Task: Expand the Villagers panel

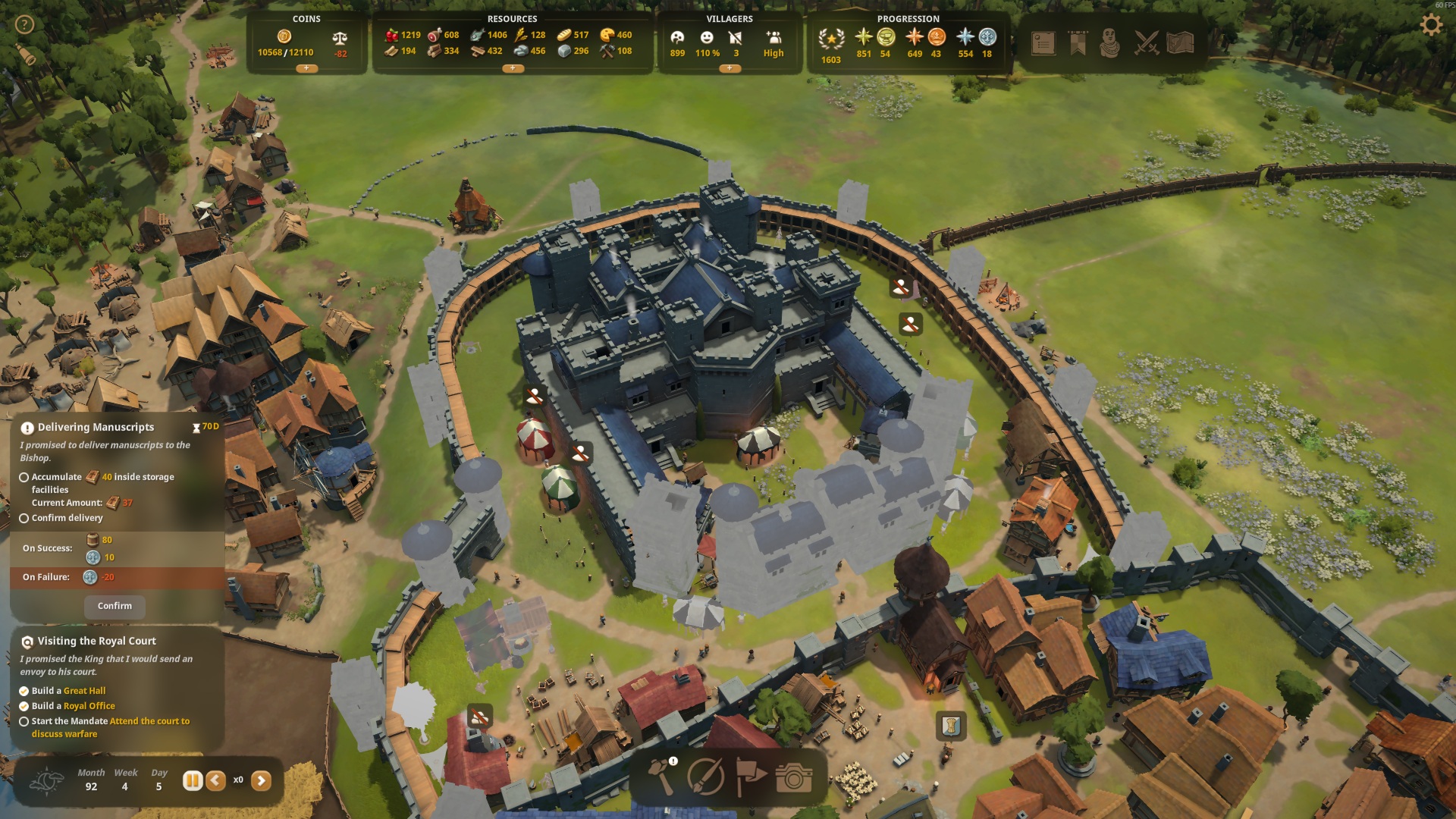Action: coord(730,68)
